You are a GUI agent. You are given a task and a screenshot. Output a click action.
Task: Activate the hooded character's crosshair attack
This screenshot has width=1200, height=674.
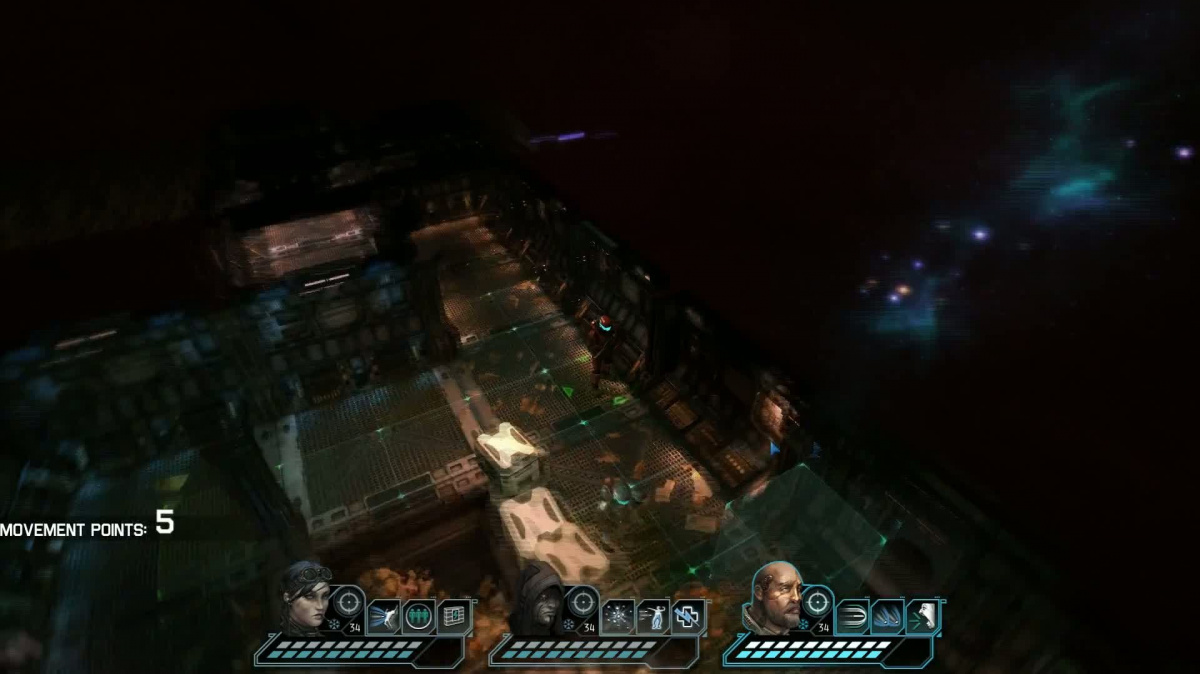click(583, 602)
